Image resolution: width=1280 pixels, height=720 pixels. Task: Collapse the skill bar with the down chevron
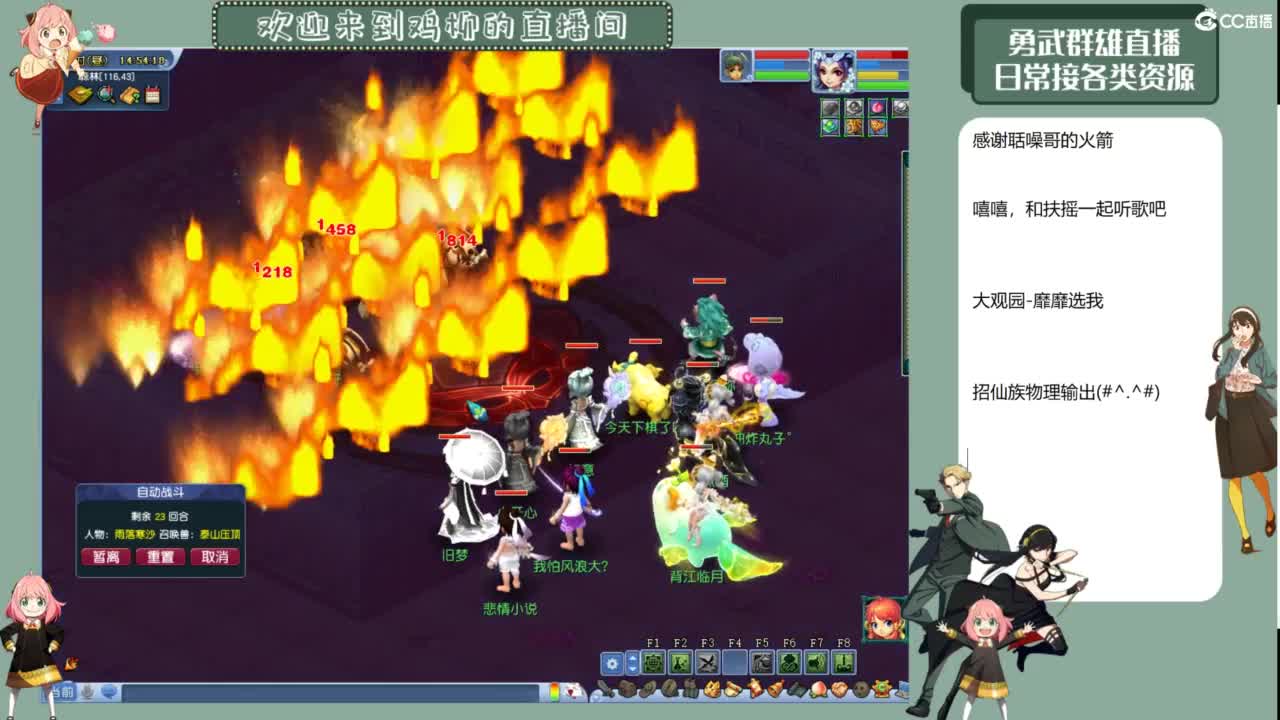[632, 669]
